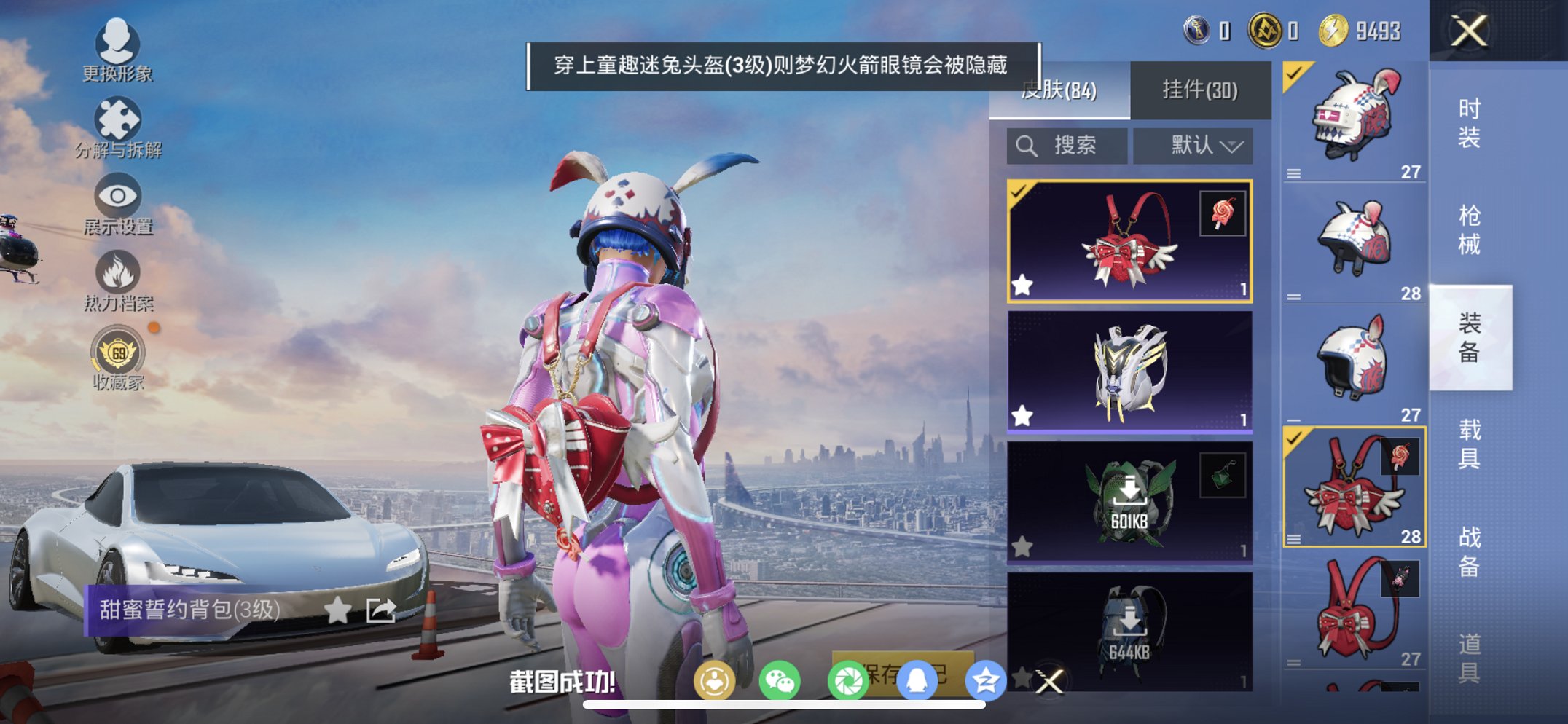The height and width of the screenshot is (724, 1568).
Task: Click the magnifier in the 搜索 search bar
Action: [1028, 145]
